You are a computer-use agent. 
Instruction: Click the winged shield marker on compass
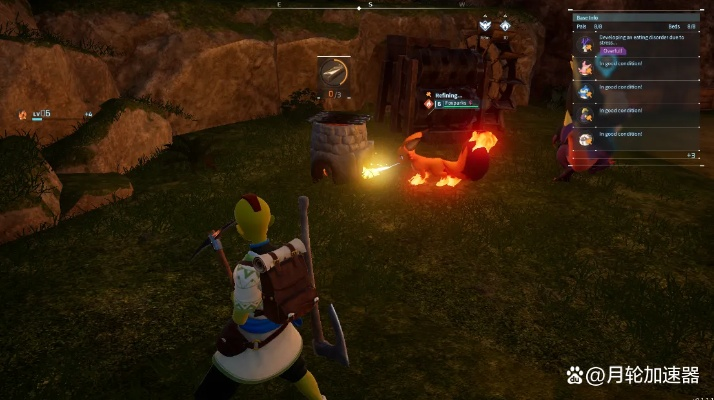(x=485, y=25)
